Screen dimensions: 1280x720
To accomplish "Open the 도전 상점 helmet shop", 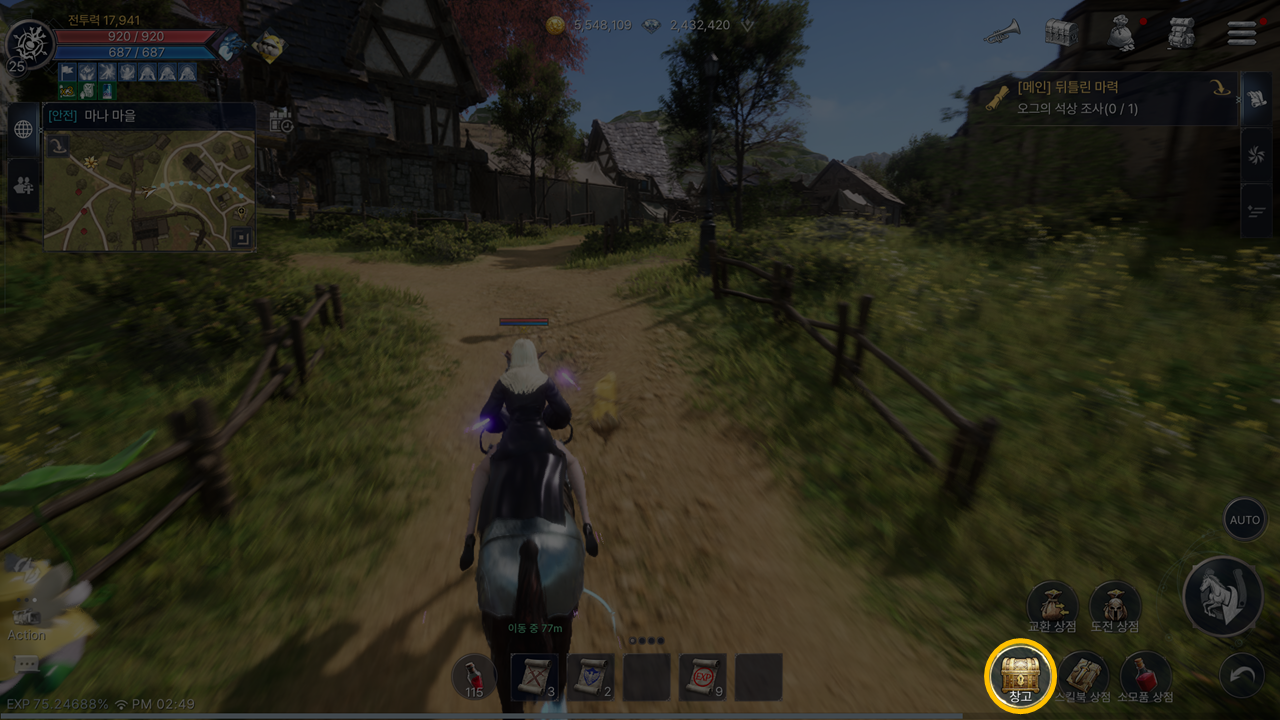I will pos(1115,606).
